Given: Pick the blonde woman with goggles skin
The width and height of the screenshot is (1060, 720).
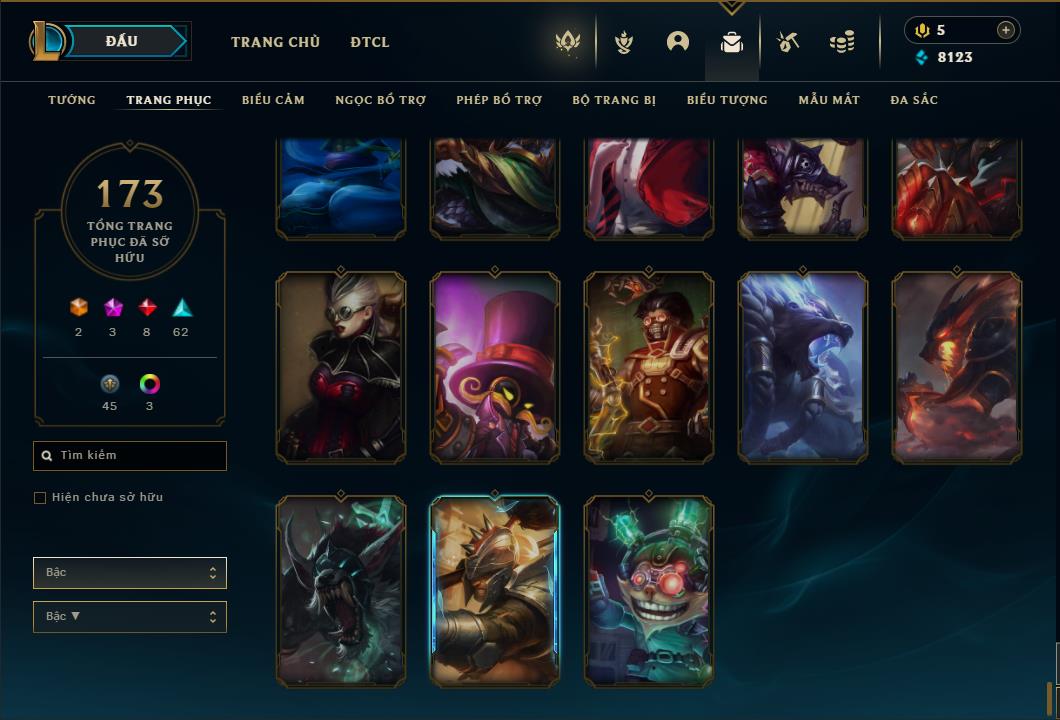Looking at the screenshot, I should coord(341,367).
